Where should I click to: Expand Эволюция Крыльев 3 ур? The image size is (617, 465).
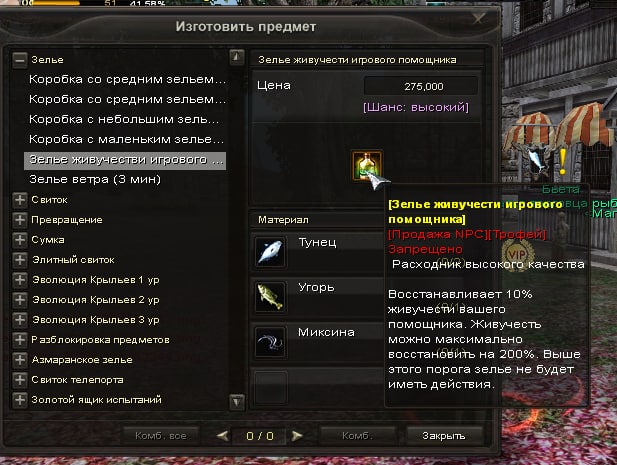[x=19, y=320]
